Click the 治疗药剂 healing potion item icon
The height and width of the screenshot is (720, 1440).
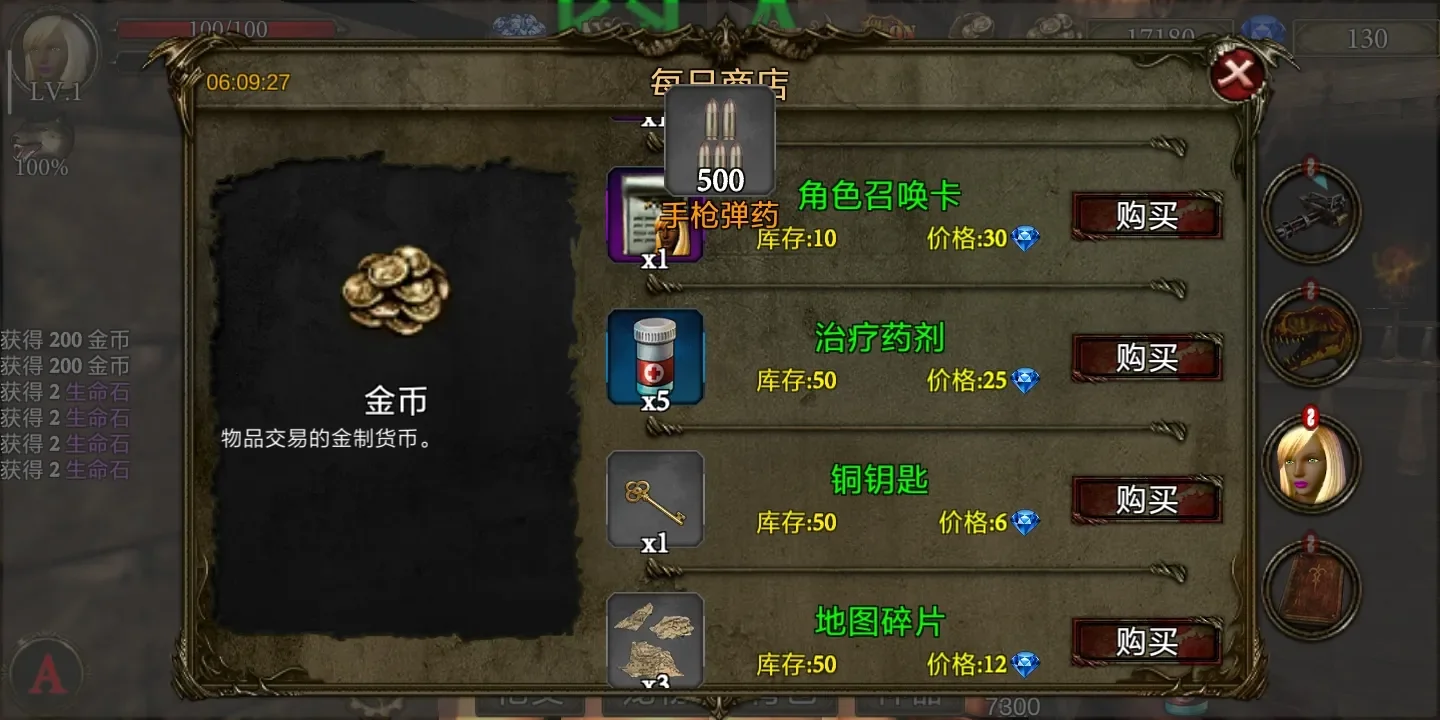[x=655, y=360]
